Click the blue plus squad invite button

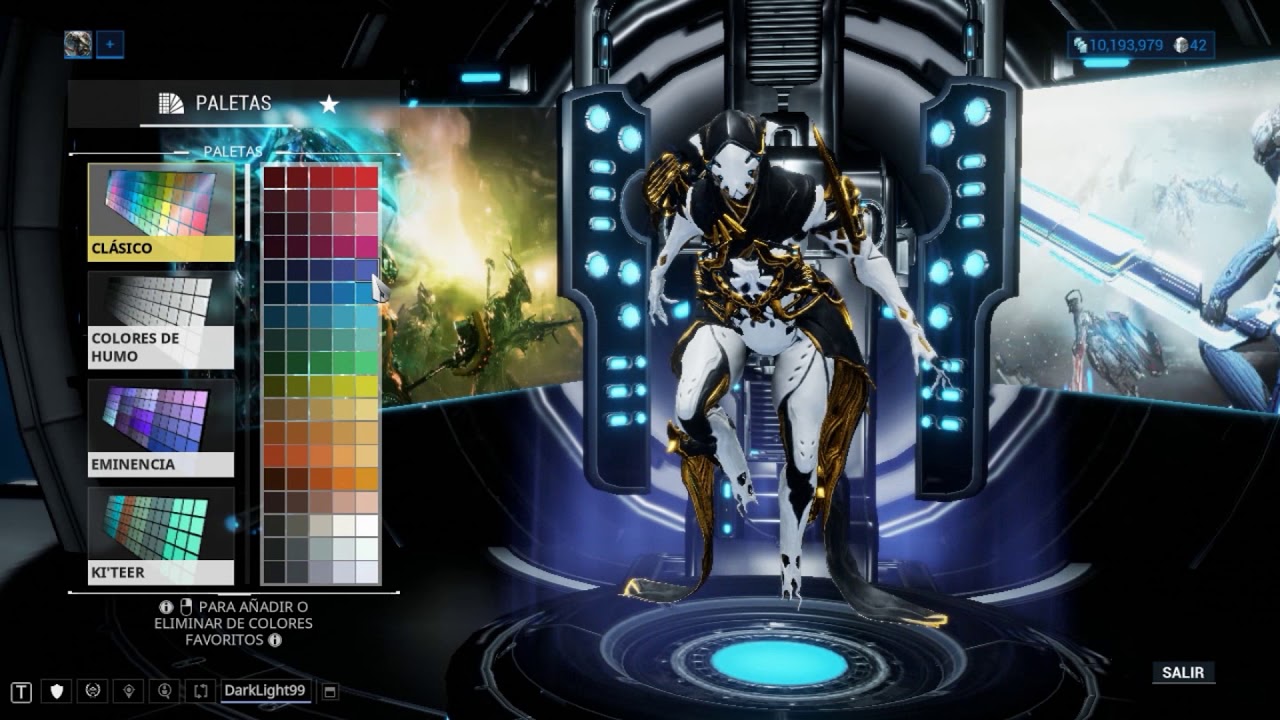pyautogui.click(x=110, y=44)
